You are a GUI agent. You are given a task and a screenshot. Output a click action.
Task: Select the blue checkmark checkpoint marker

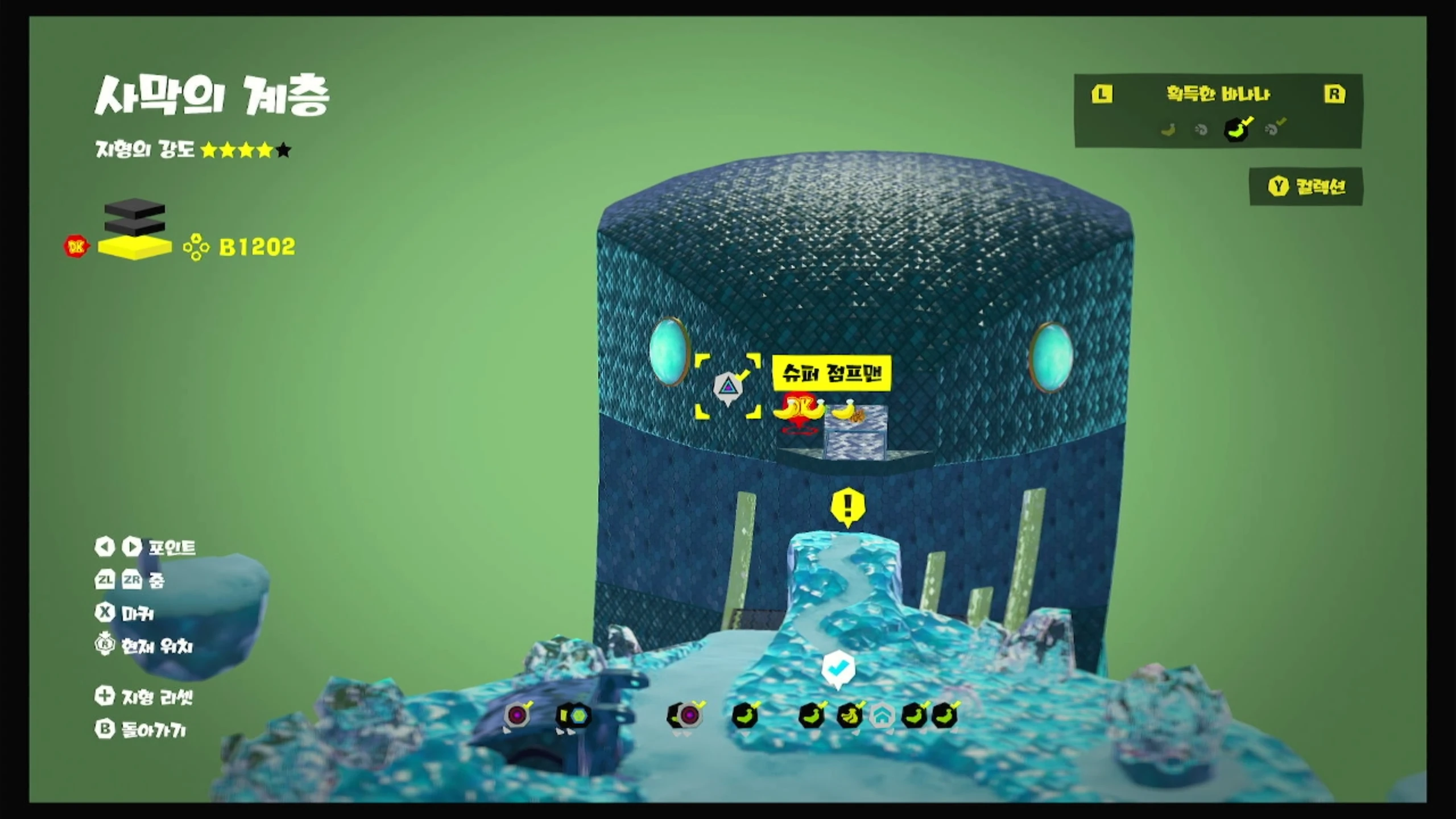pyautogui.click(x=838, y=668)
